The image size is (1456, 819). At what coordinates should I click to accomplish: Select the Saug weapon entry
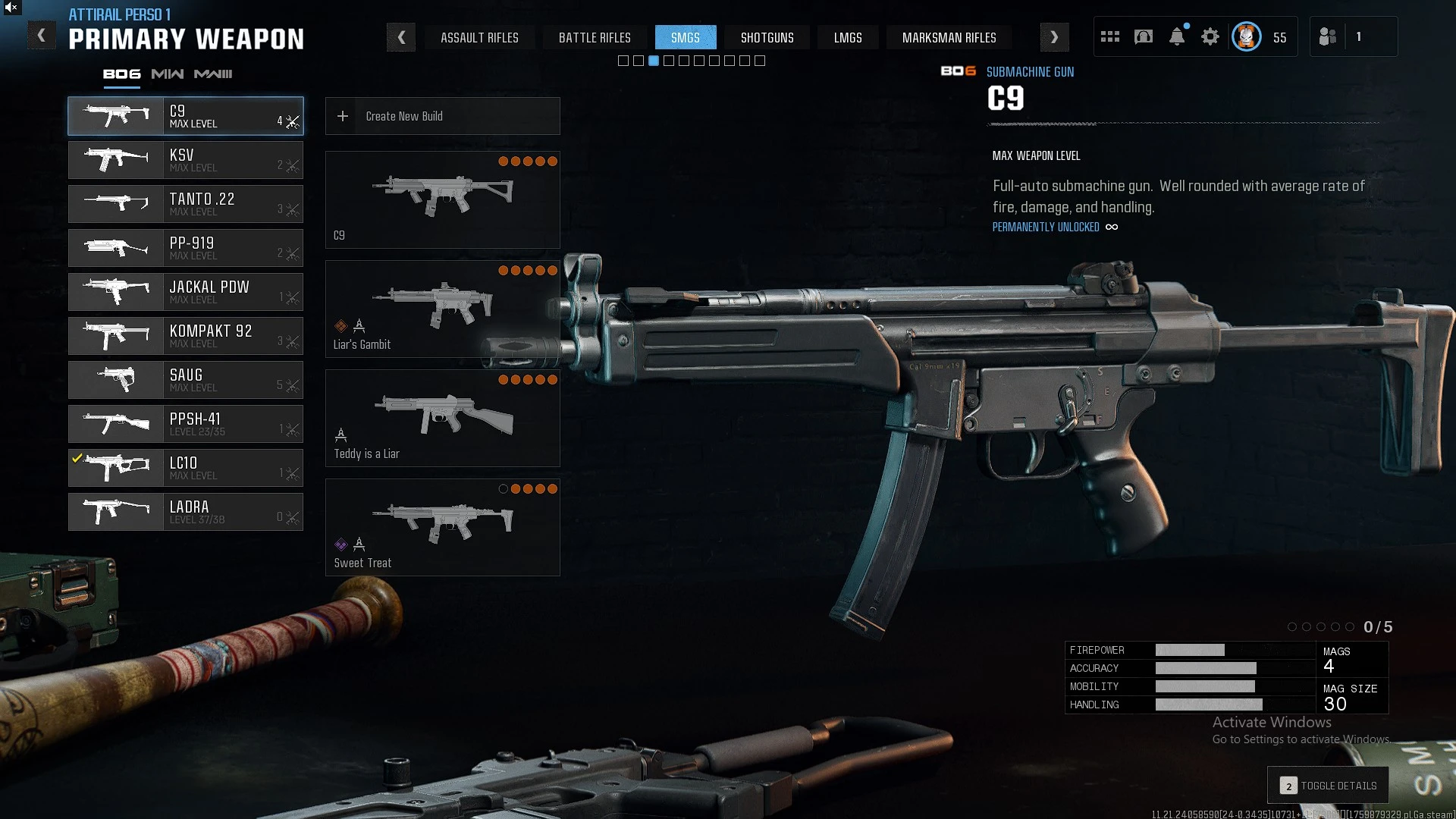coord(186,380)
